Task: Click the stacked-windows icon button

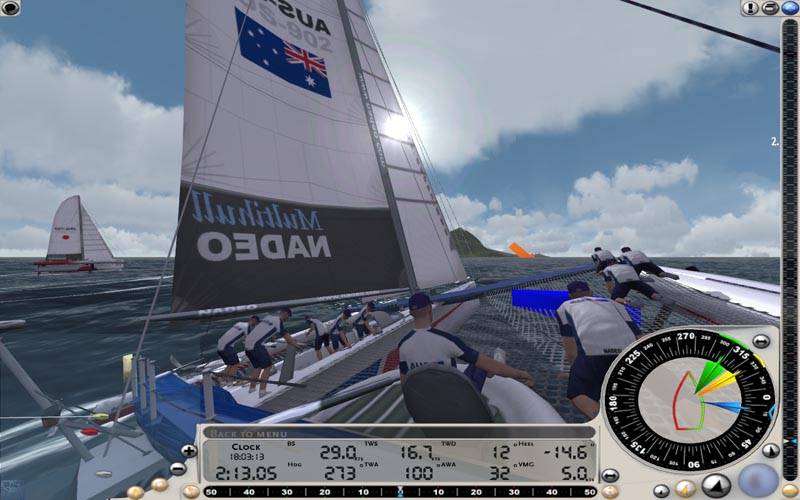Action: point(770,8)
